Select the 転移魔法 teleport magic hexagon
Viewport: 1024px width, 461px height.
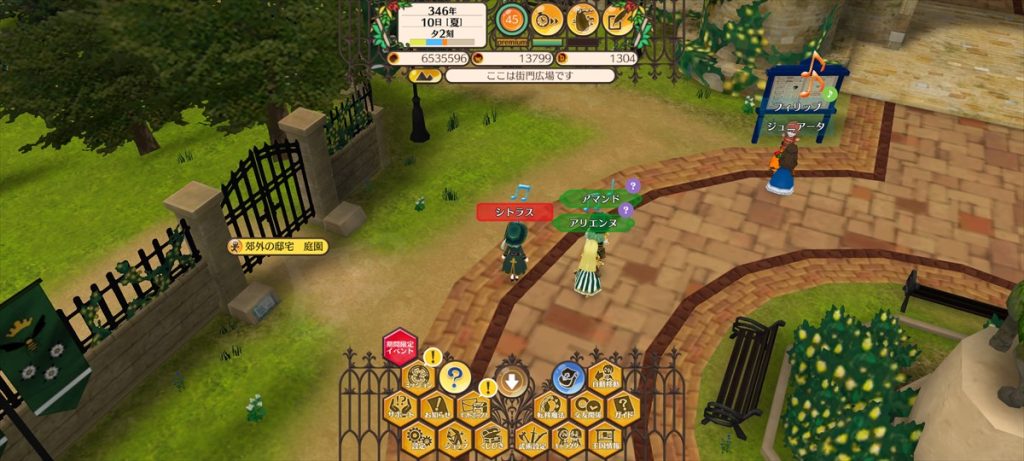tap(549, 408)
